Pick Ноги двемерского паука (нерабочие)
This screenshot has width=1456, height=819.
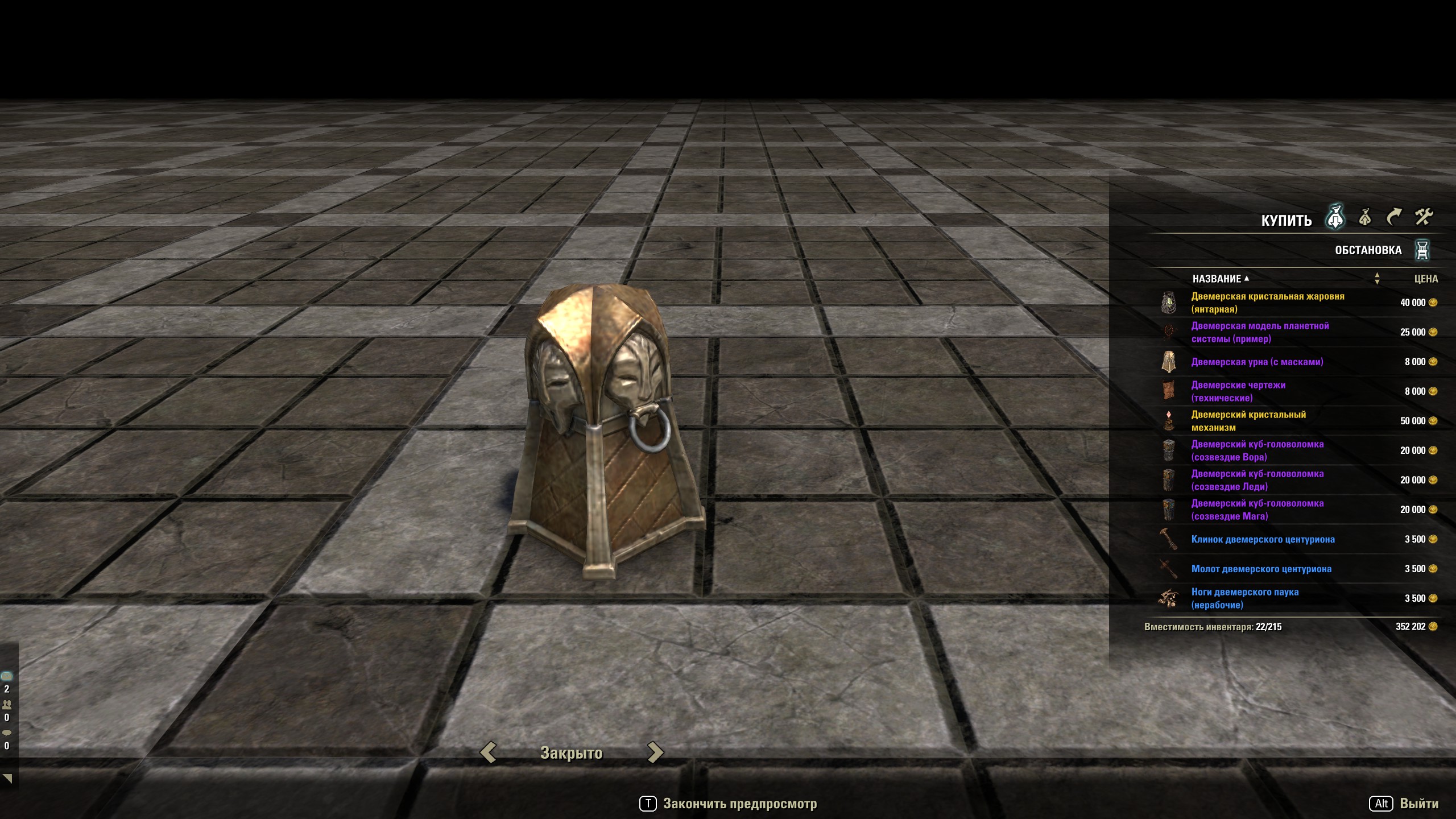1244,598
